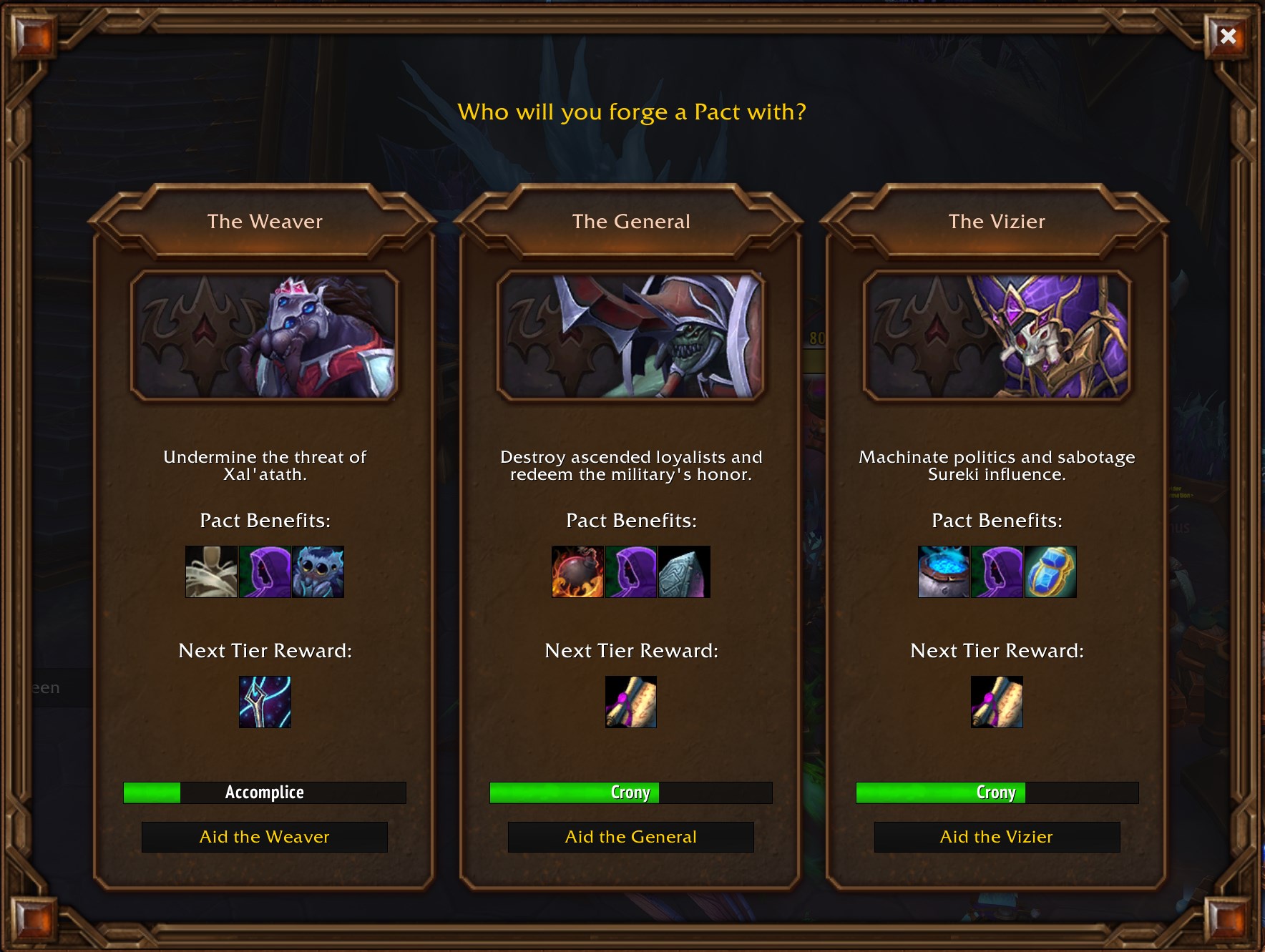Click The Vizier's masked portrait
This screenshot has height=952, width=1265.
tap(997, 333)
